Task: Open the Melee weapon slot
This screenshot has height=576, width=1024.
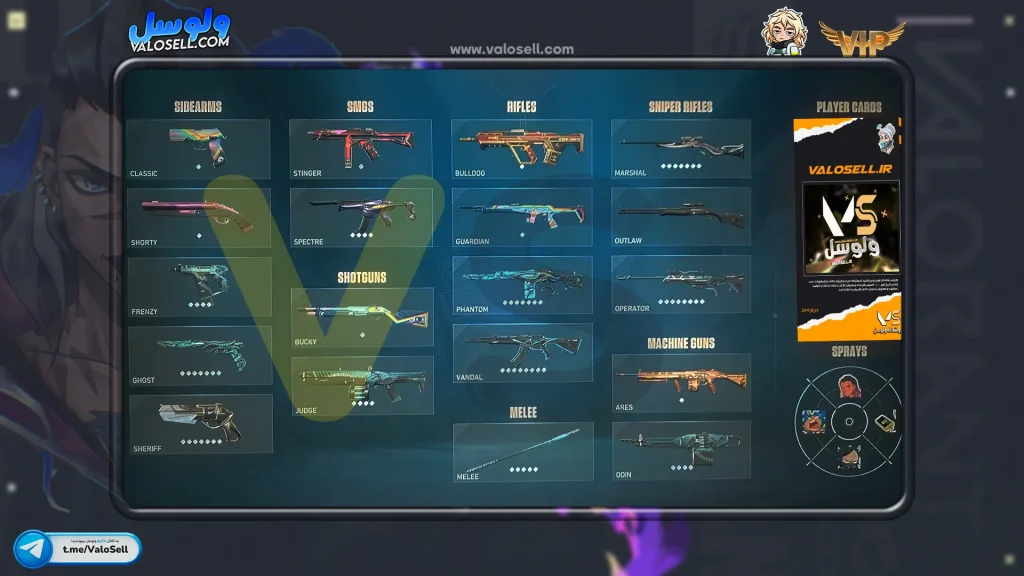Action: pos(522,451)
